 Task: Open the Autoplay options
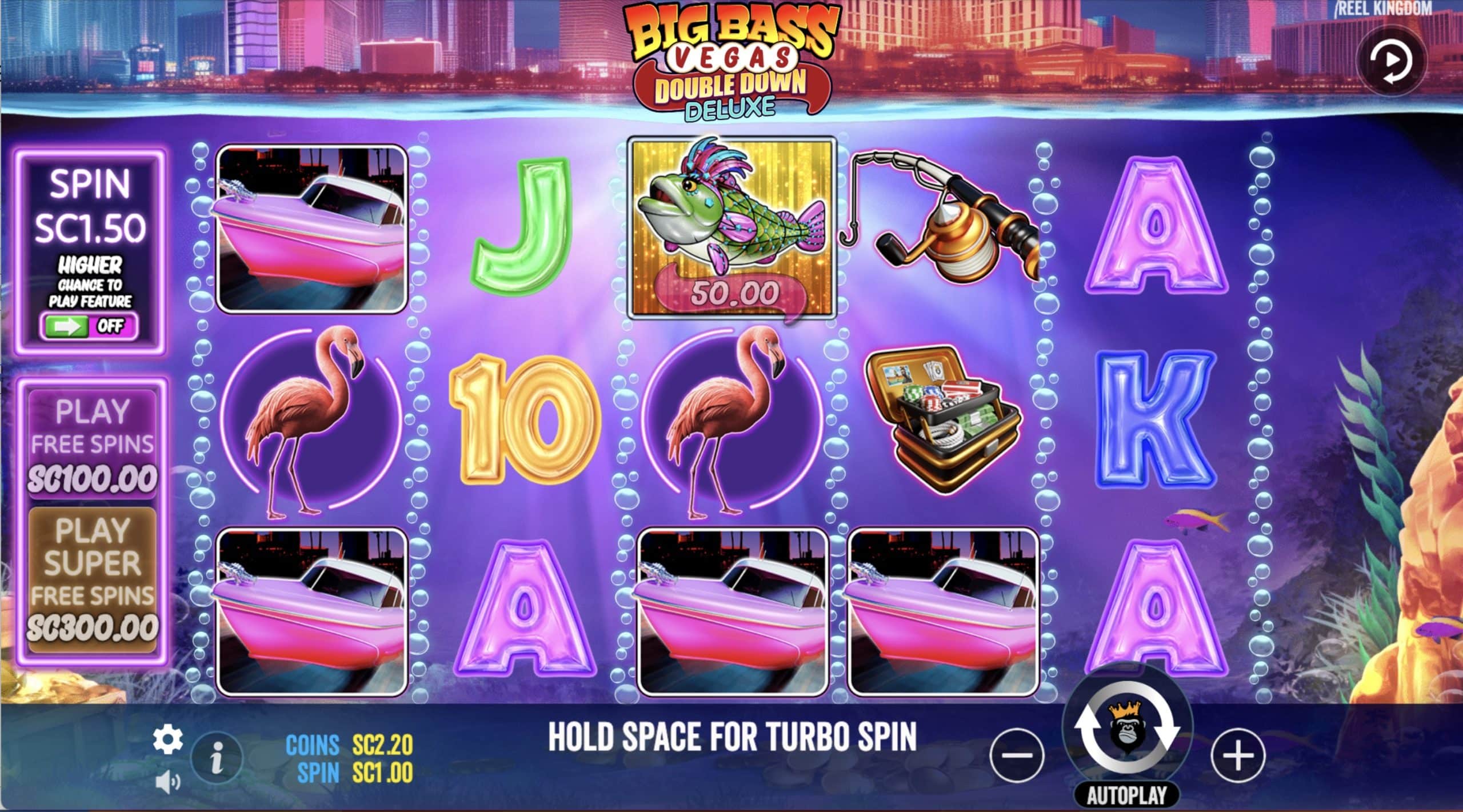[x=1126, y=795]
